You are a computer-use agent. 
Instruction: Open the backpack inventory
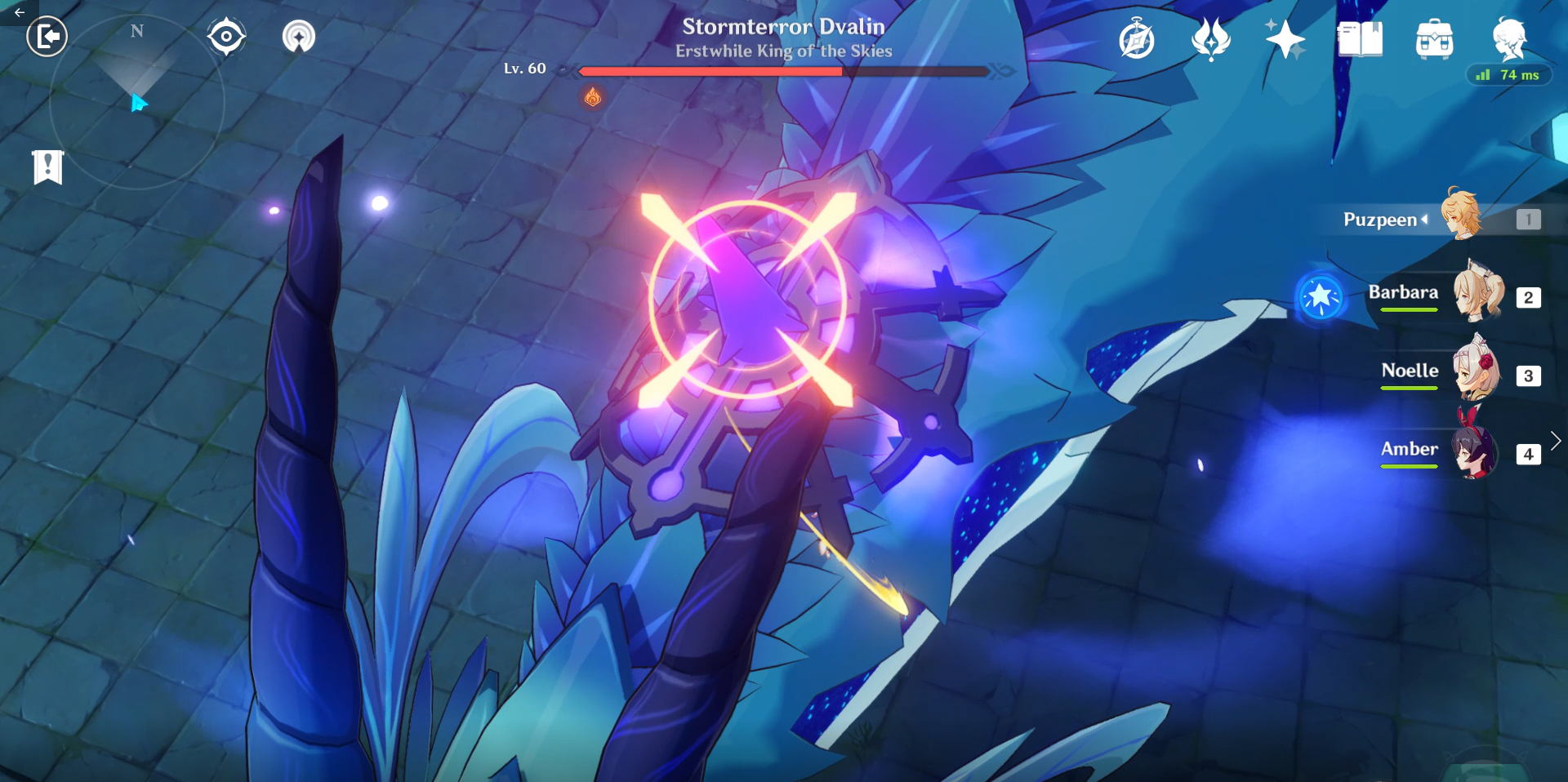coord(1434,39)
